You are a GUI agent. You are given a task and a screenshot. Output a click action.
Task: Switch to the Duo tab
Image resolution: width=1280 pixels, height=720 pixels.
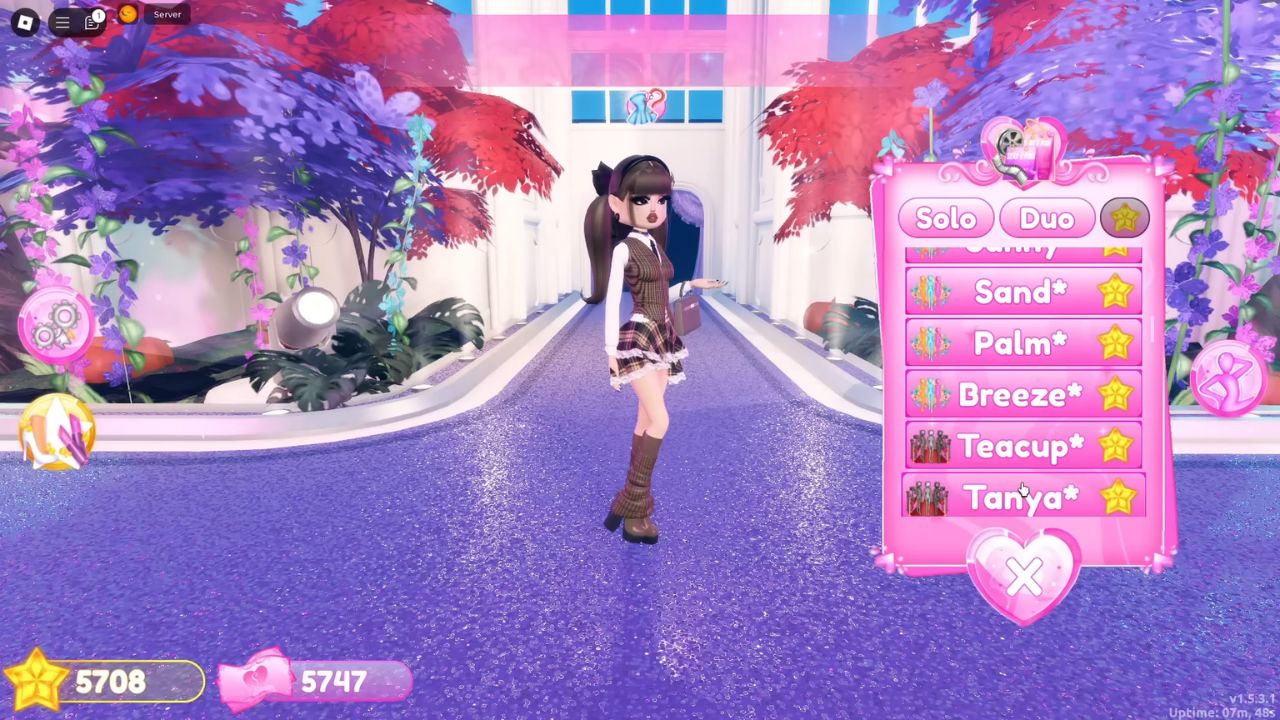(1046, 218)
